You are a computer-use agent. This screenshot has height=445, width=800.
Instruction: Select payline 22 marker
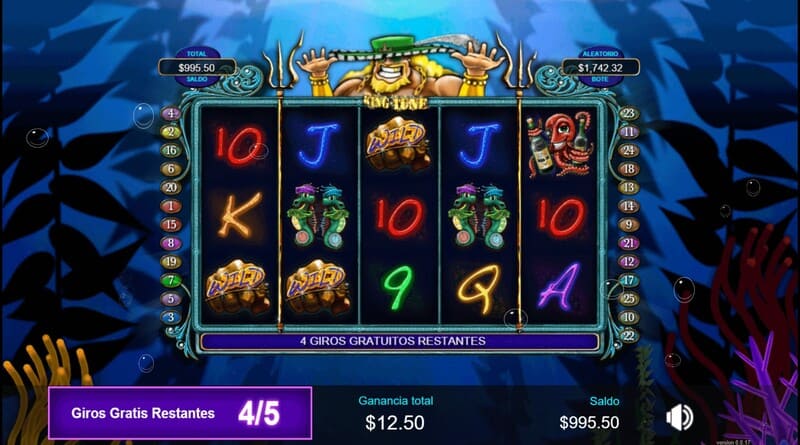[x=629, y=335]
